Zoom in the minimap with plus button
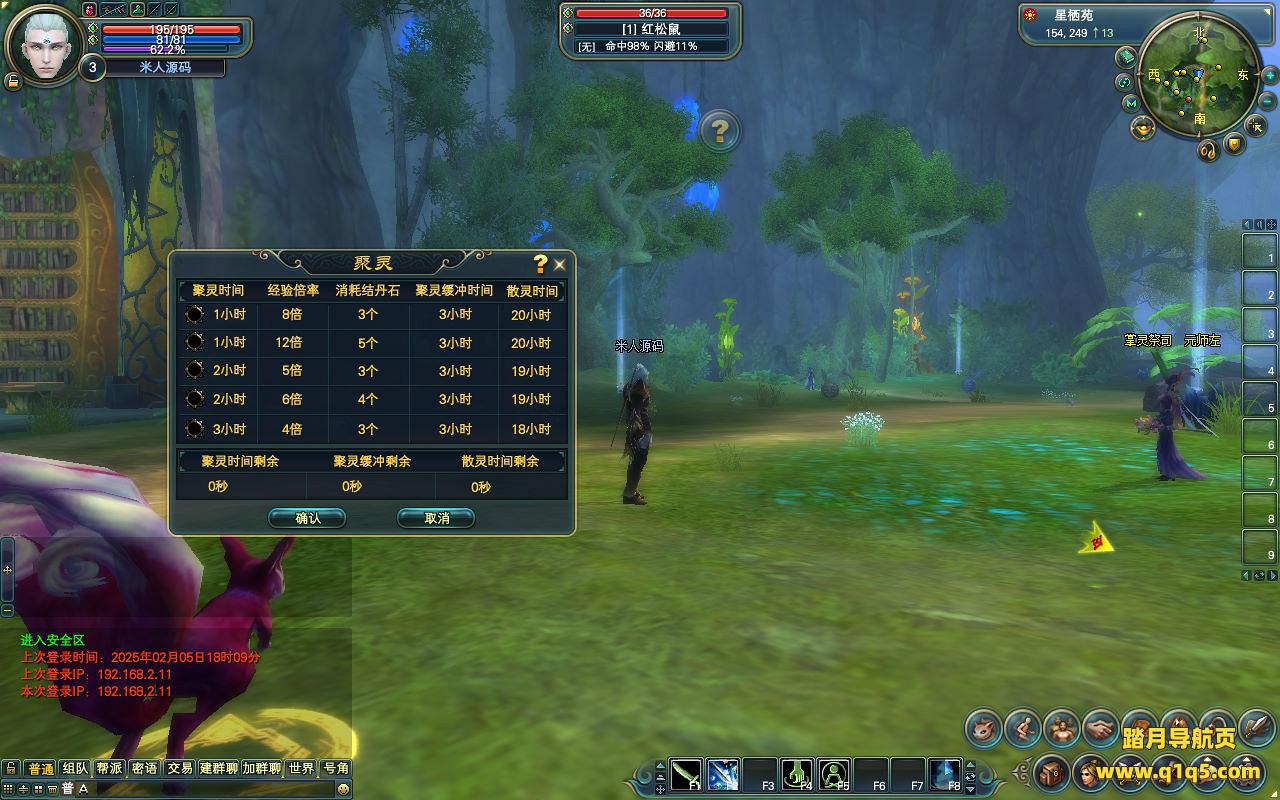 coord(1269,76)
